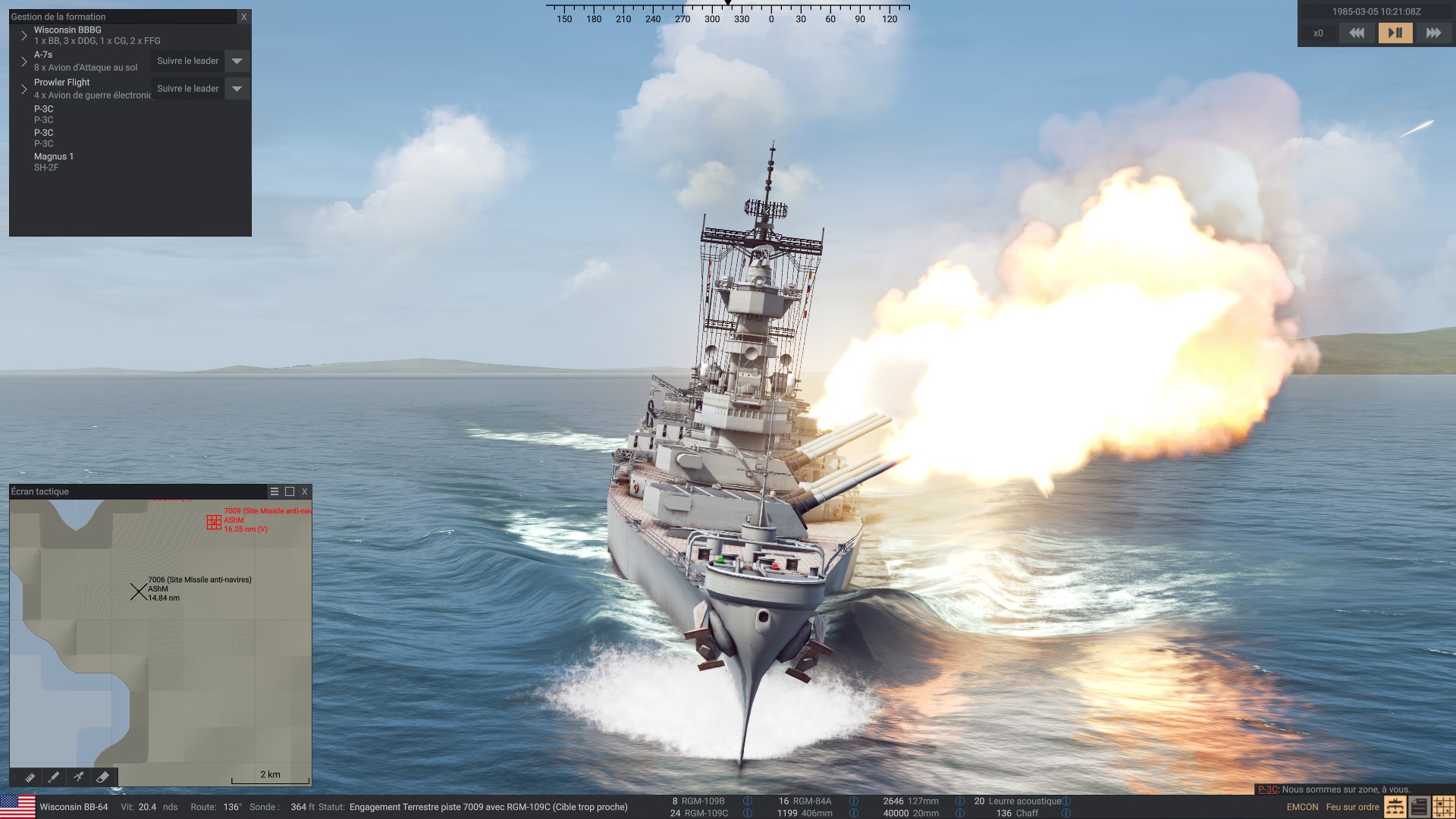
Task: Pick the eraser tool on the map
Action: [x=103, y=777]
